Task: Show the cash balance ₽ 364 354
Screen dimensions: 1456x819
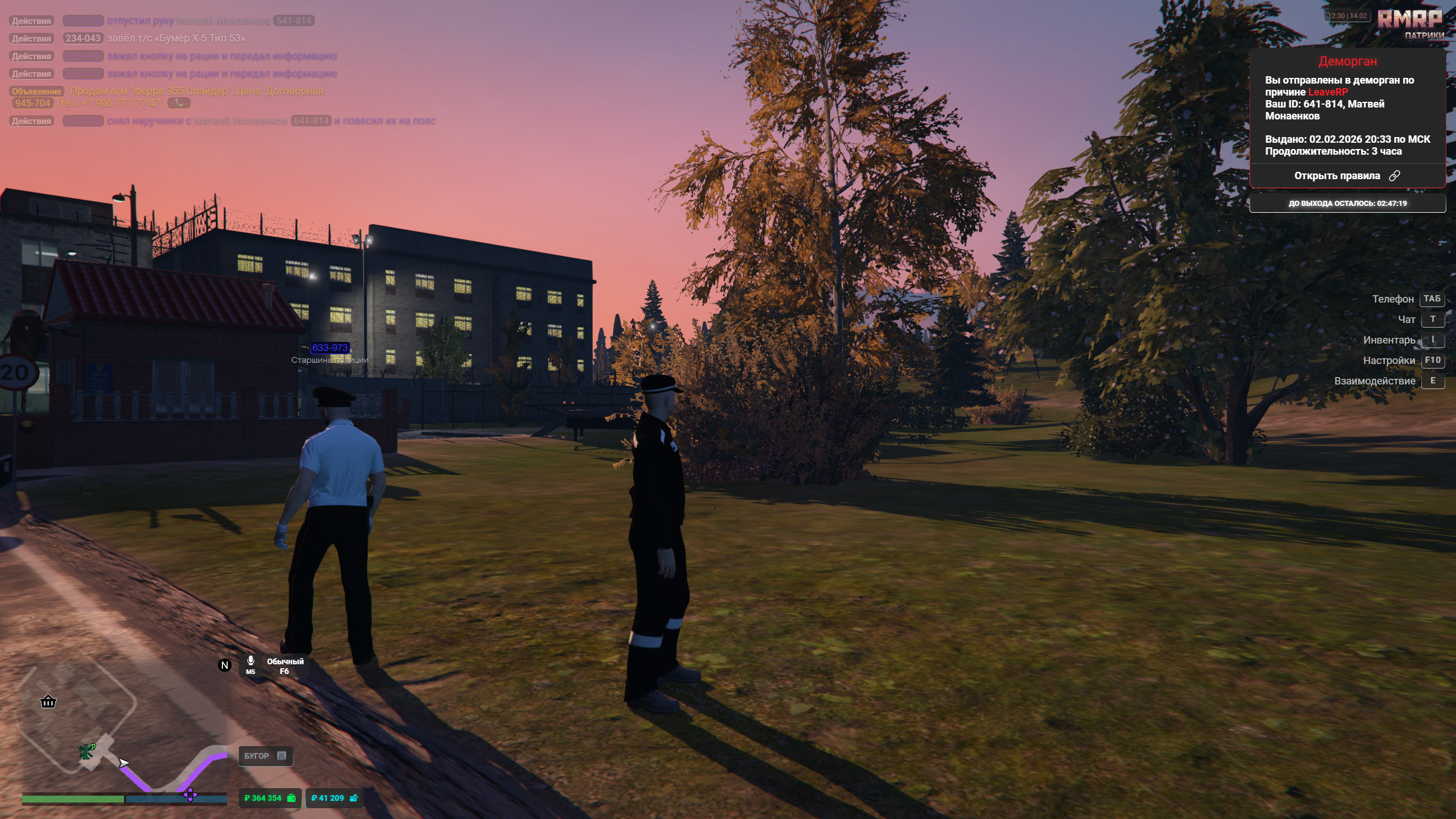Action: click(x=270, y=798)
